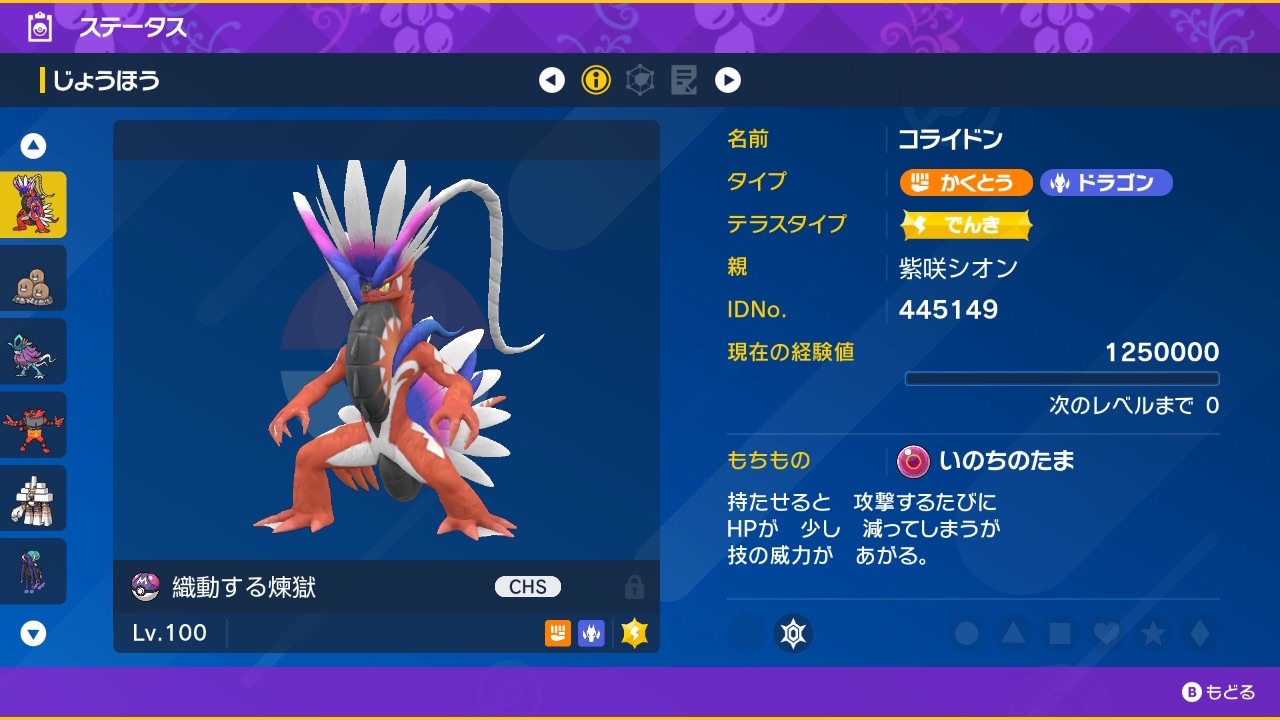The width and height of the screenshot is (1280, 720).
Task: Click the right navigation arrow
Action: coord(728,79)
